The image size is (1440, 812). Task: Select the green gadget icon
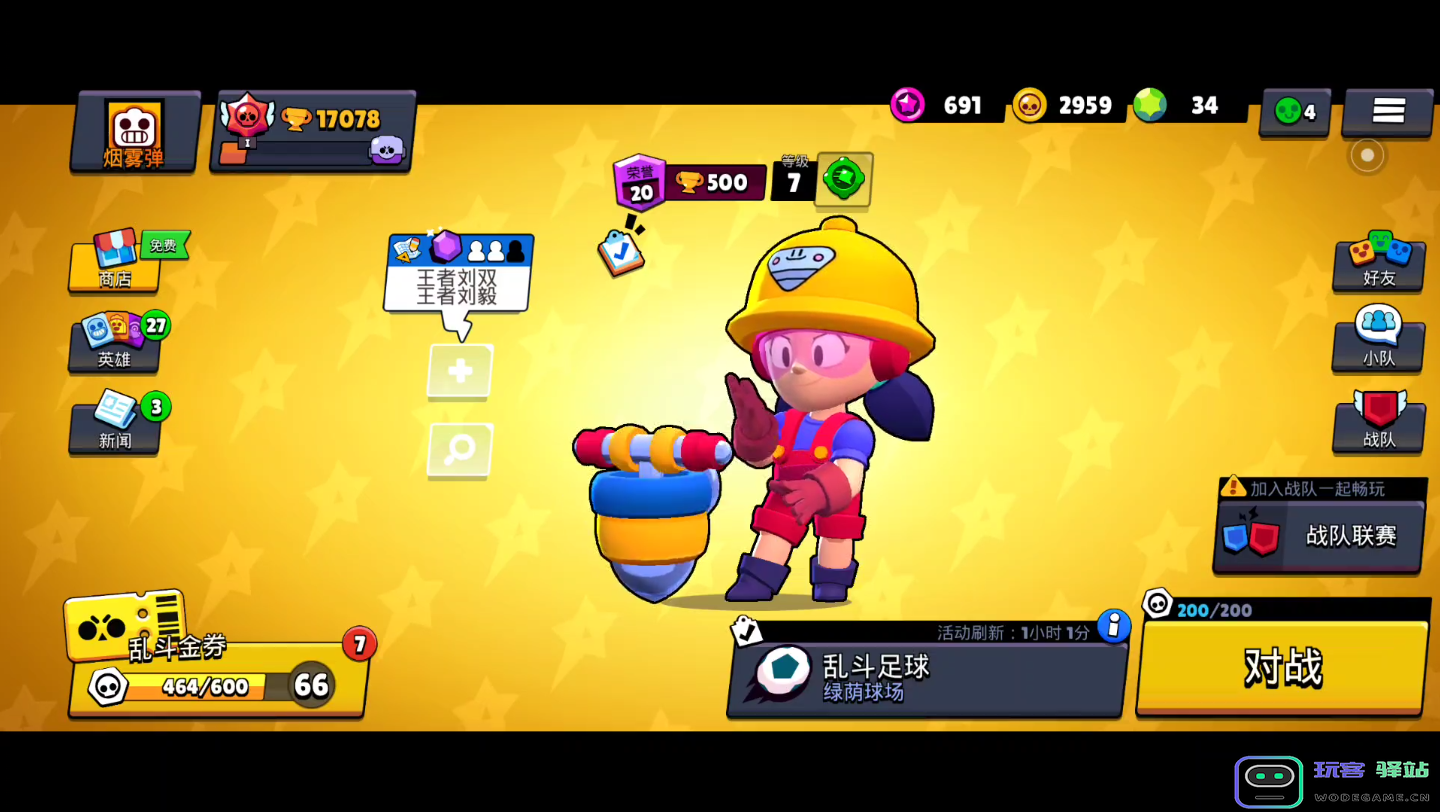(844, 180)
